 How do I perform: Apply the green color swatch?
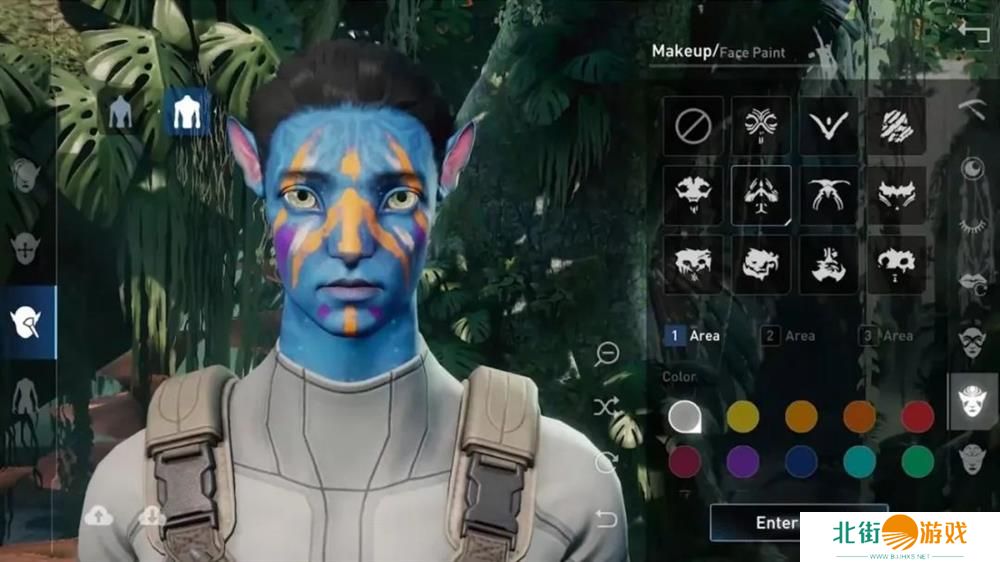[917, 461]
